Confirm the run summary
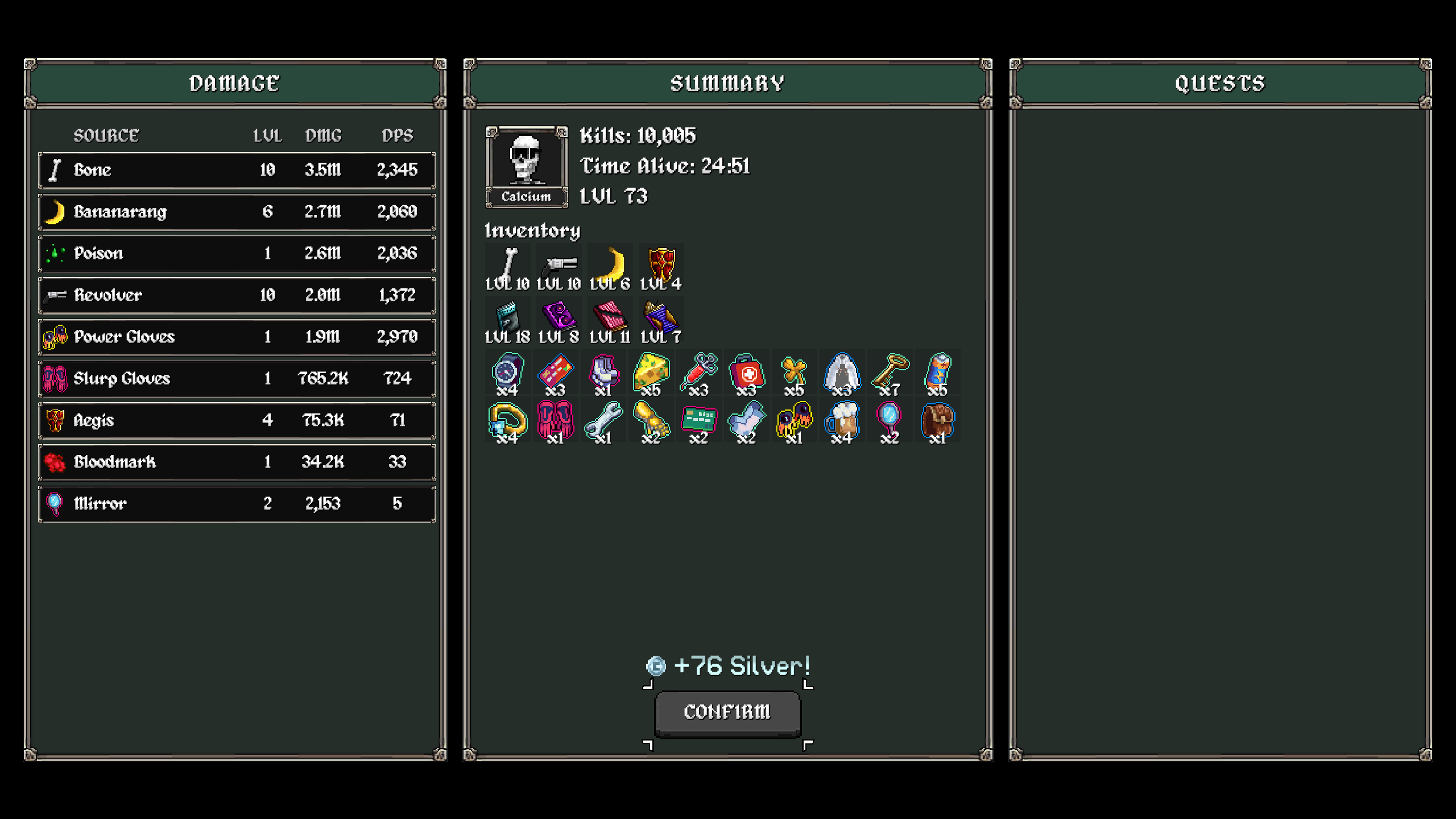The width and height of the screenshot is (1456, 819). [x=727, y=712]
